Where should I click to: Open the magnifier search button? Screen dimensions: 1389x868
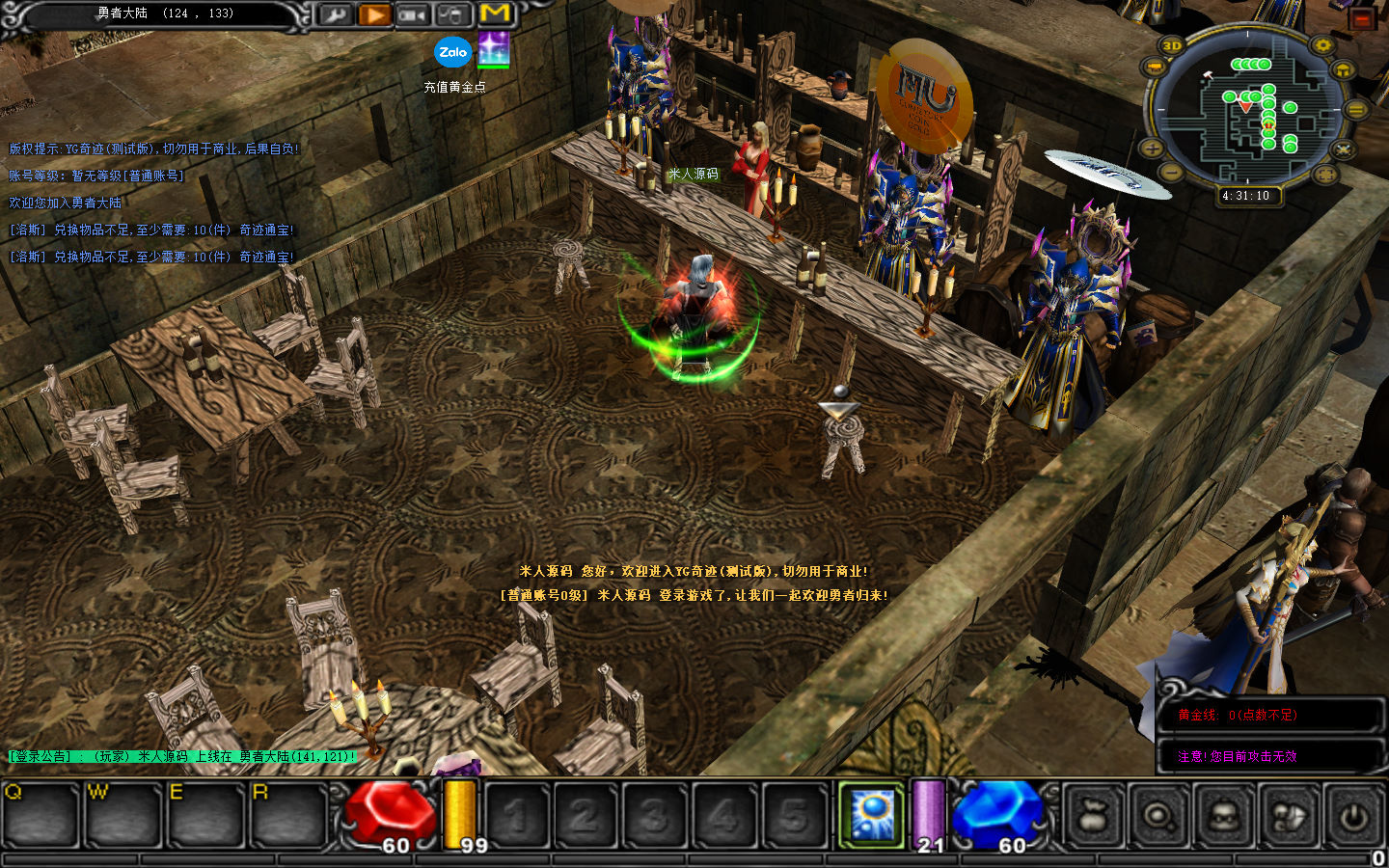click(x=1157, y=816)
